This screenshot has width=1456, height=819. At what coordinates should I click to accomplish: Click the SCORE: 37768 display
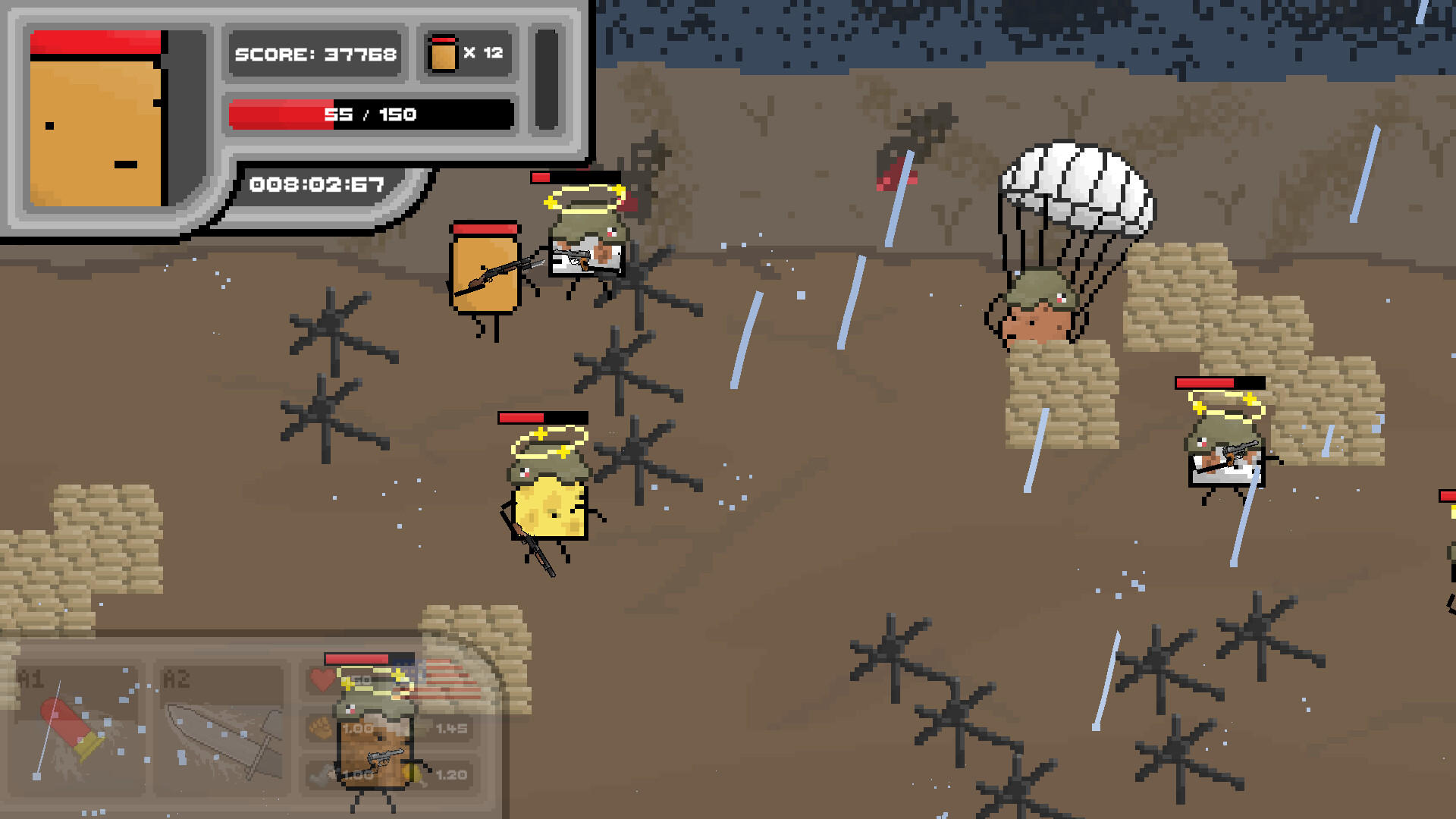[315, 54]
